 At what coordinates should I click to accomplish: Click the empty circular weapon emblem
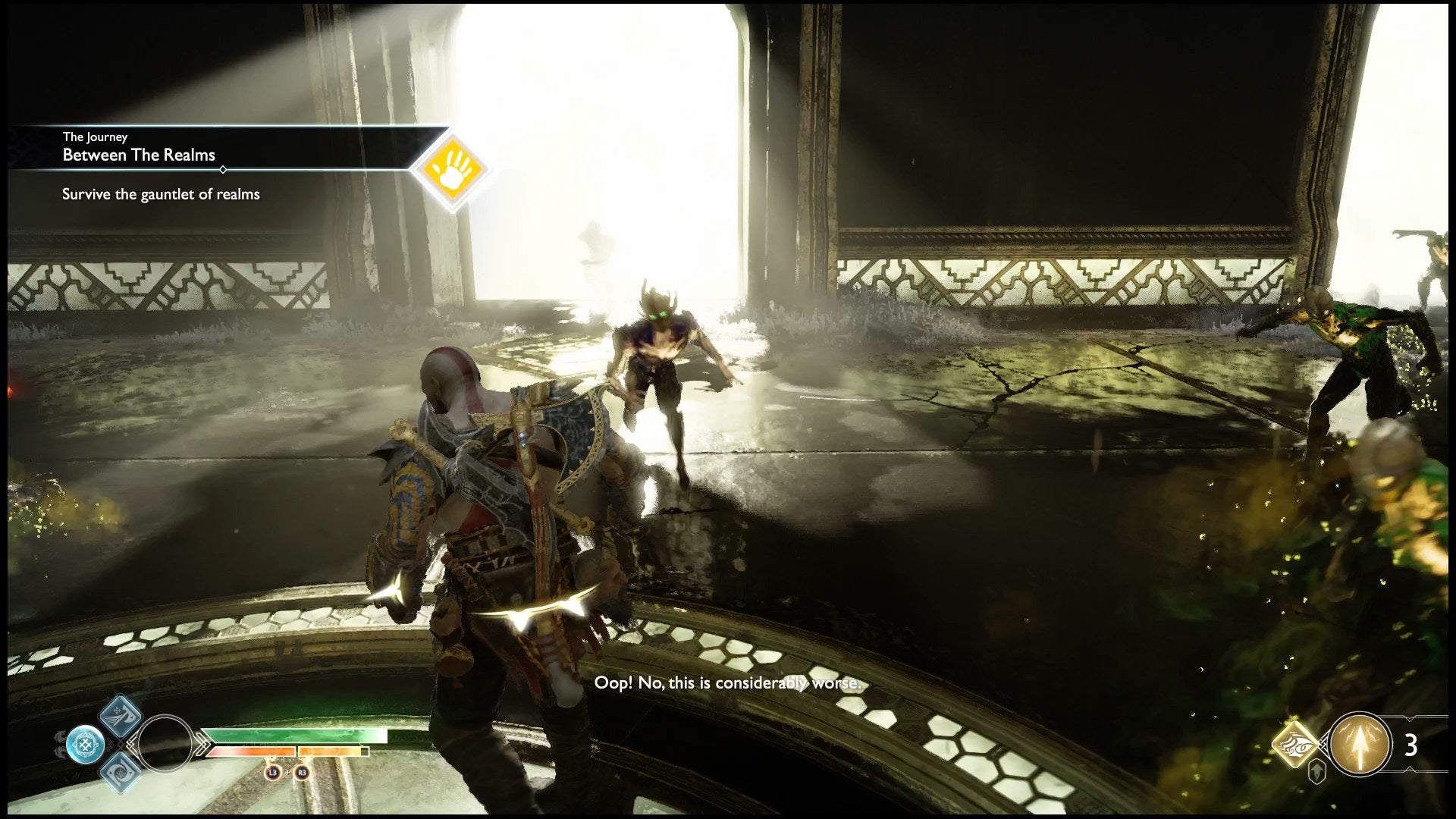click(165, 744)
